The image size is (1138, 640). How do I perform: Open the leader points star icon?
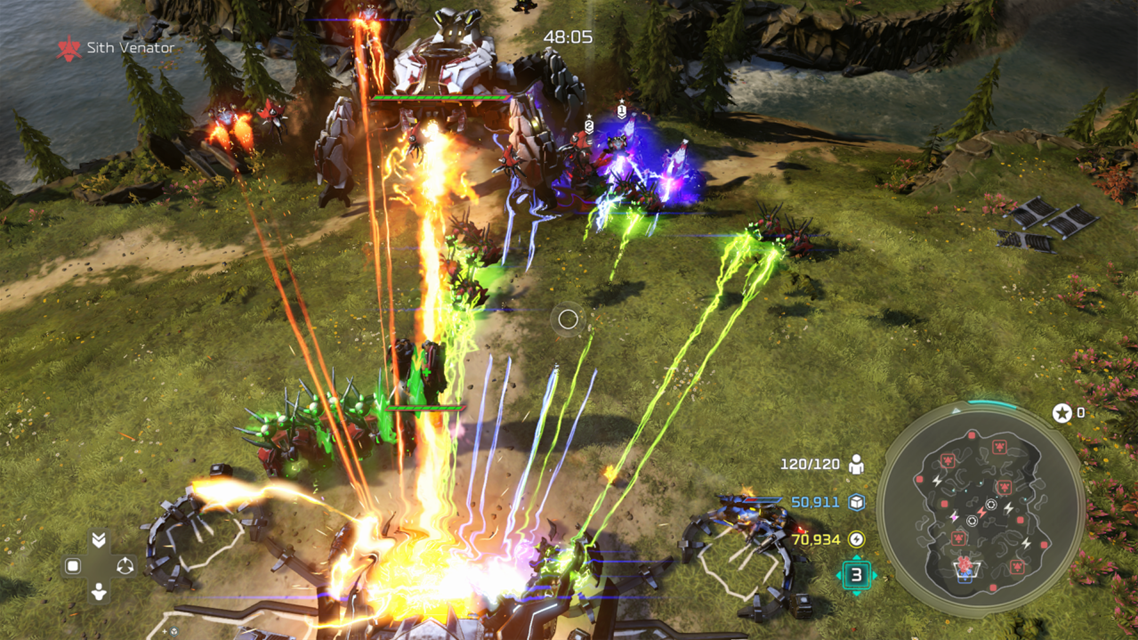(x=1062, y=413)
